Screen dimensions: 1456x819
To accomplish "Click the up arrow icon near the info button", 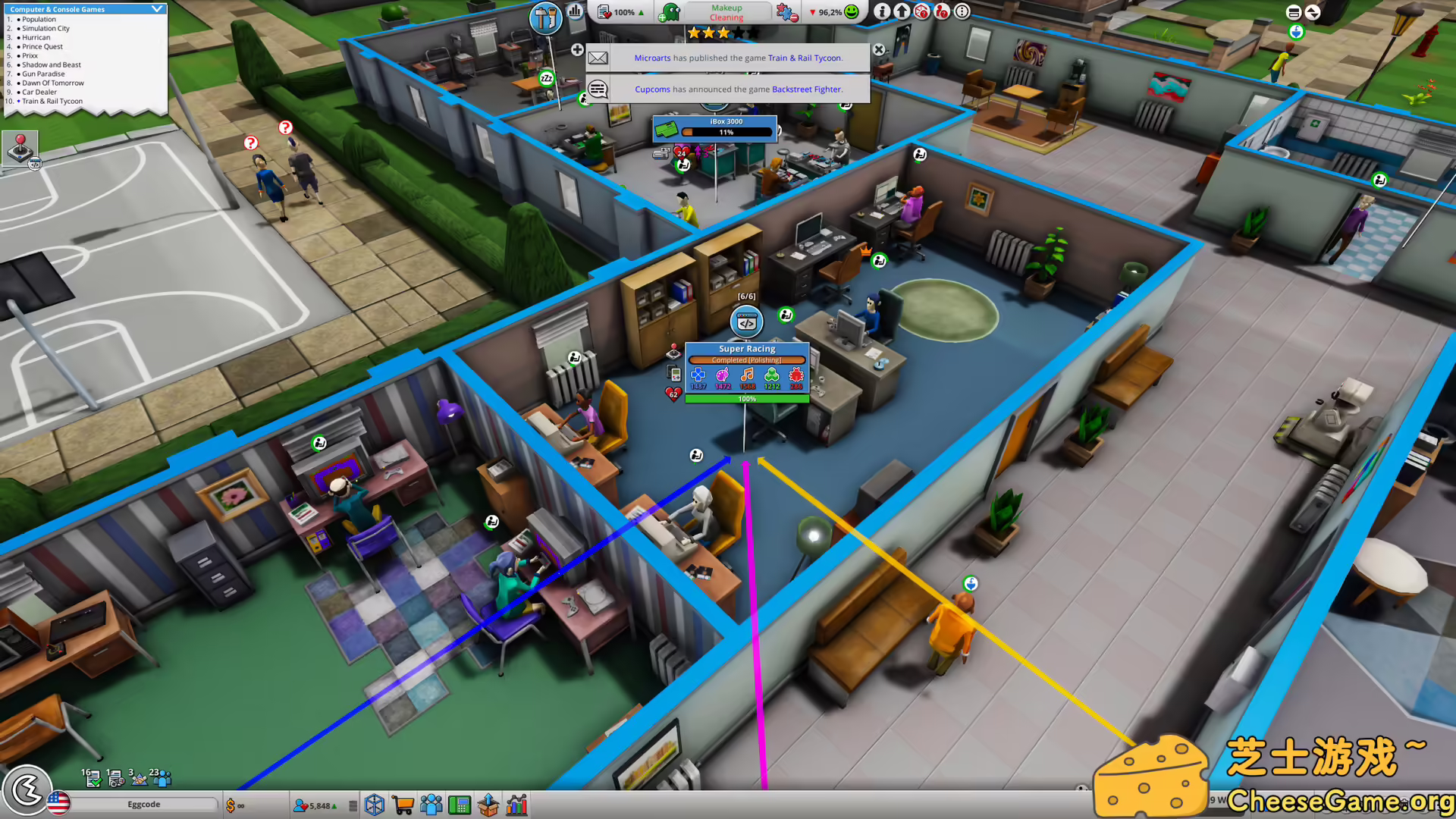I will [x=902, y=12].
